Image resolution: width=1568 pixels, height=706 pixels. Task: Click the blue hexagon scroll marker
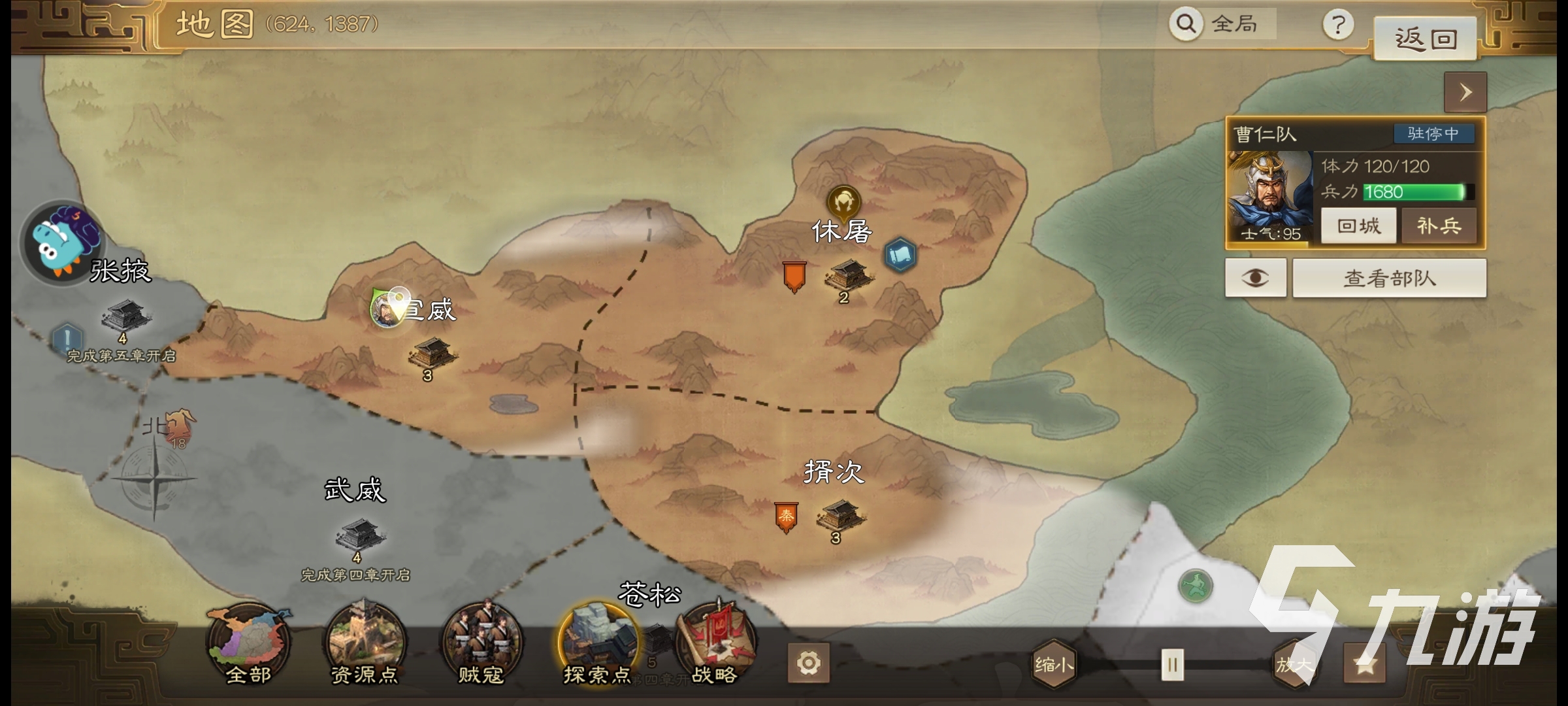900,255
